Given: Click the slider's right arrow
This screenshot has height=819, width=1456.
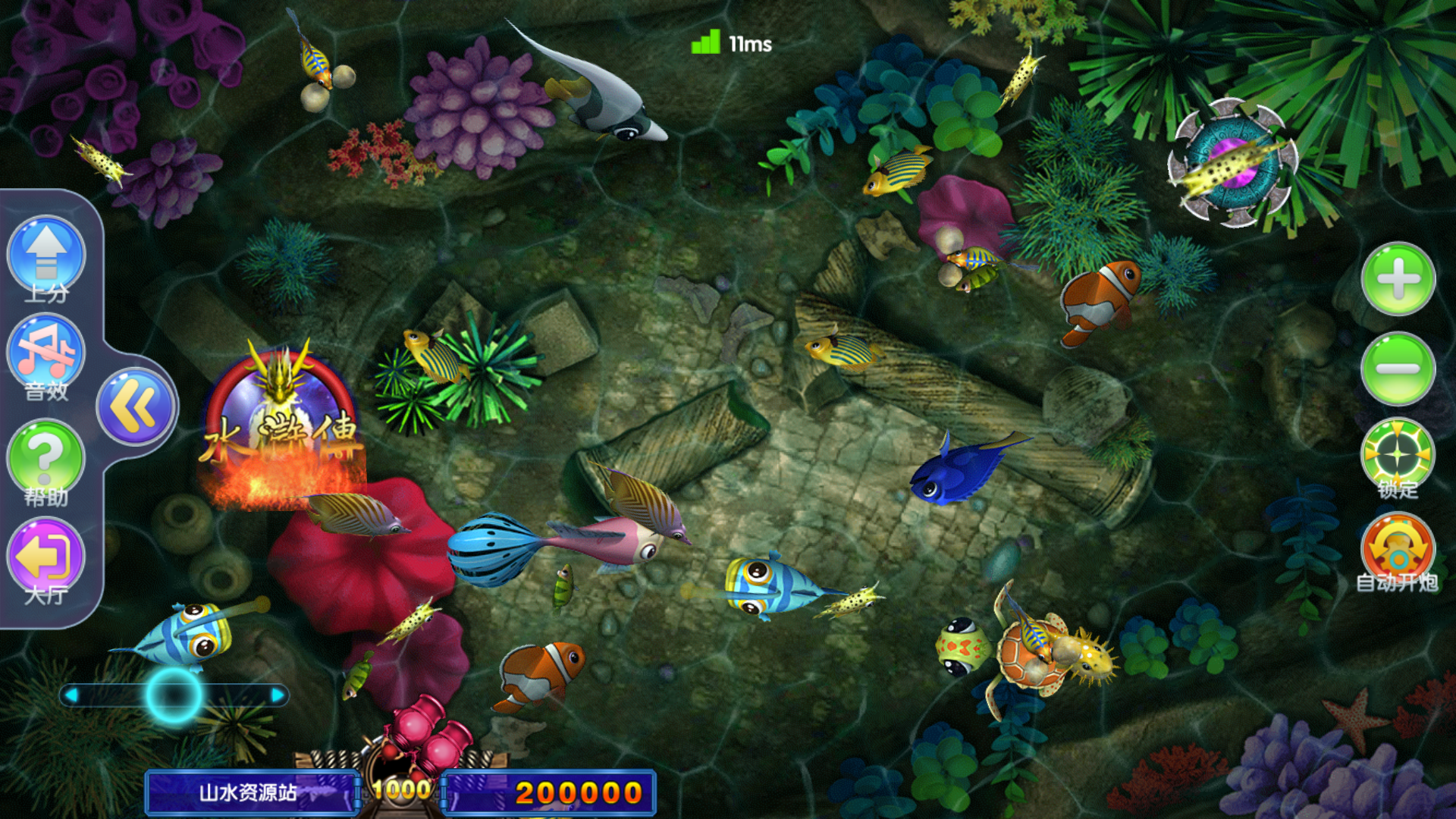Looking at the screenshot, I should point(278,695).
